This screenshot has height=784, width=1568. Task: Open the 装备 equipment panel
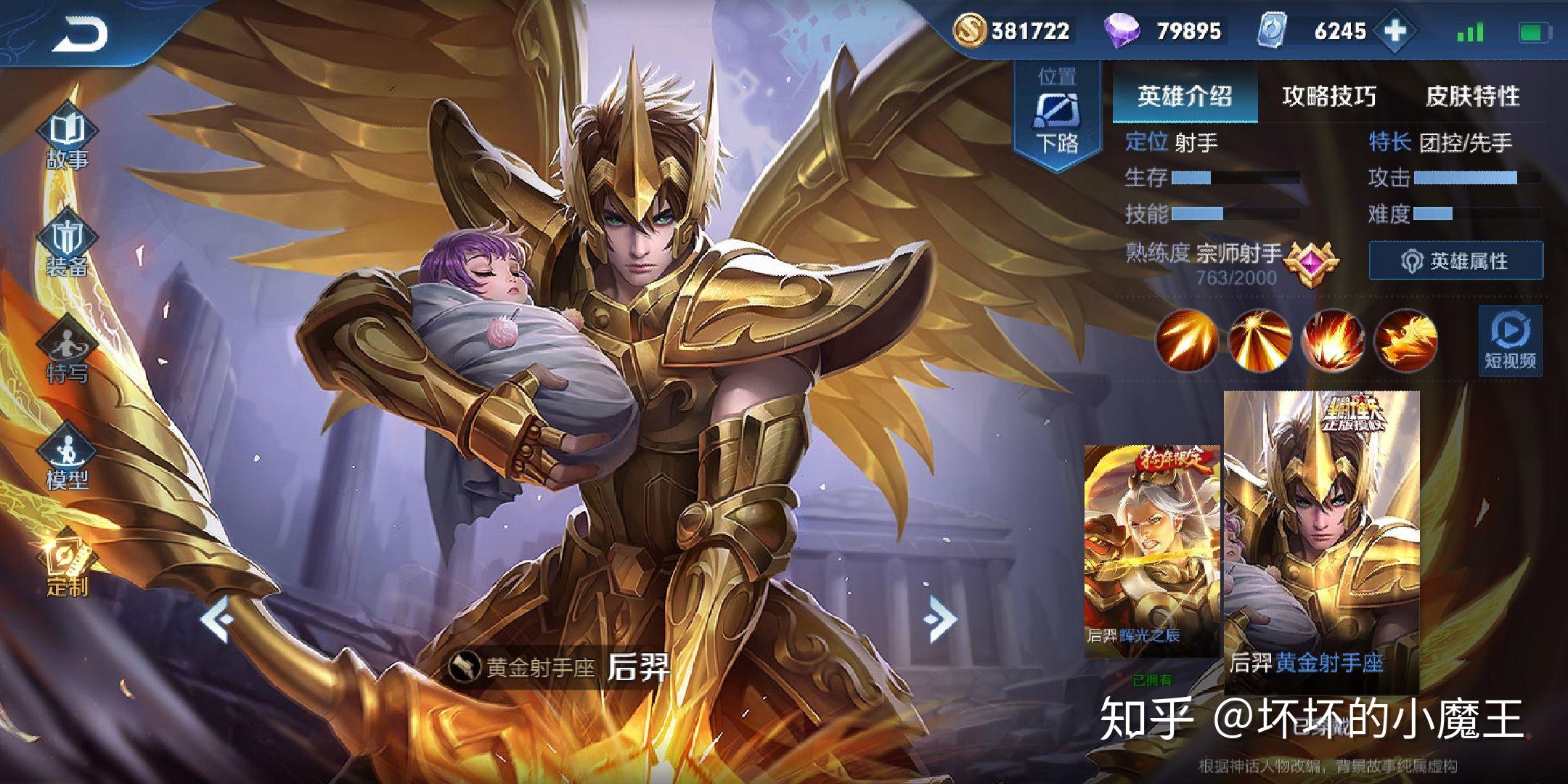tap(68, 247)
